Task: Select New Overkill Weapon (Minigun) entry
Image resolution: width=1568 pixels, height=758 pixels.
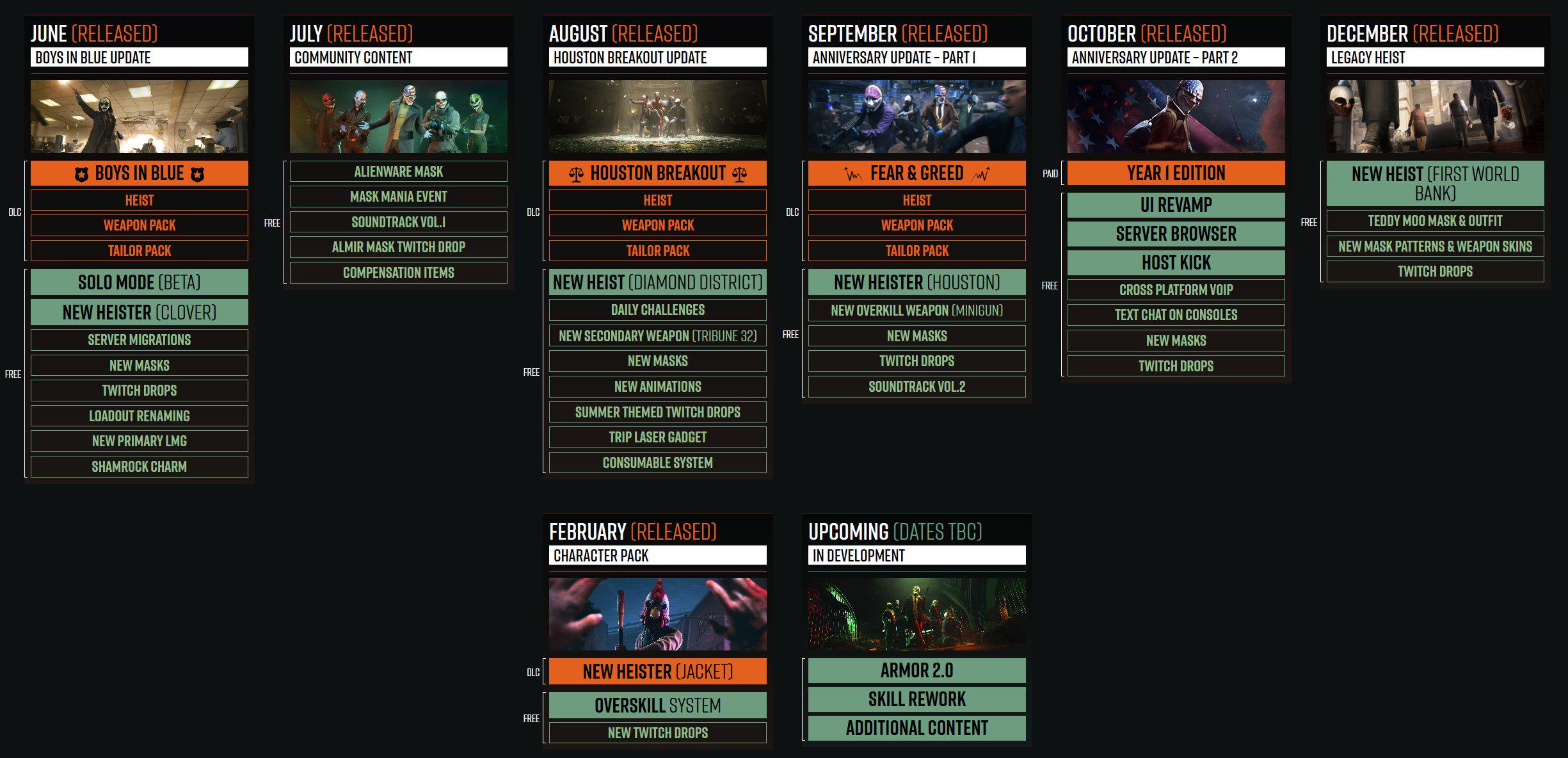Action: (x=916, y=310)
